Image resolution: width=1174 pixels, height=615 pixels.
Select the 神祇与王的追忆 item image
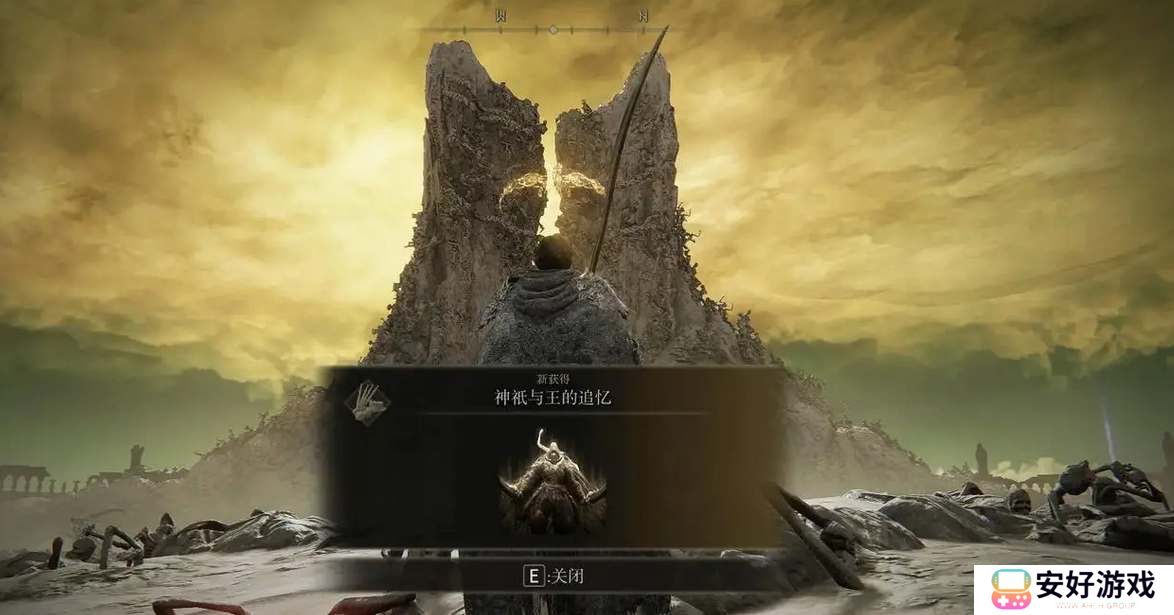pyautogui.click(x=553, y=483)
